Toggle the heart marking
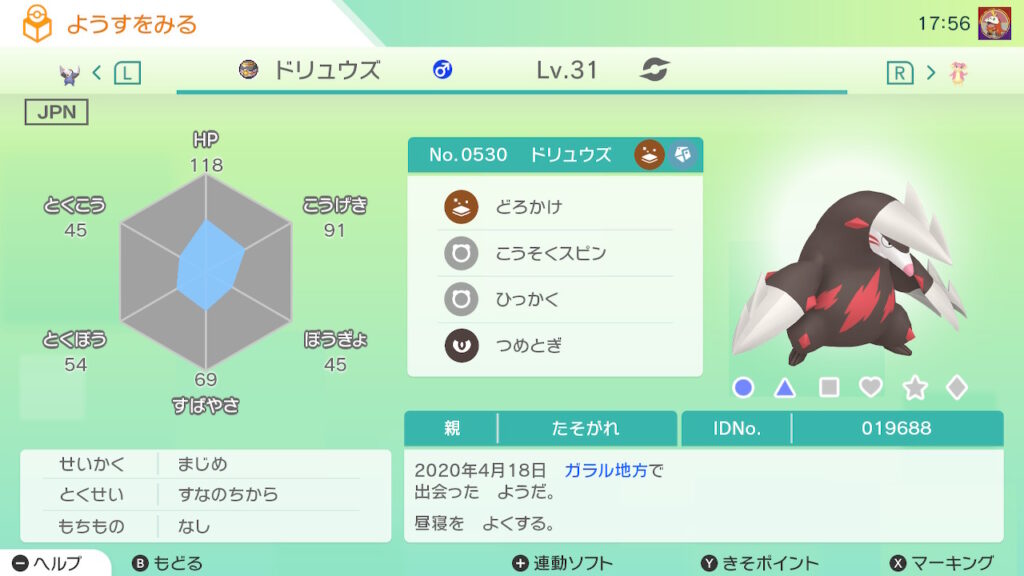 pyautogui.click(x=871, y=387)
